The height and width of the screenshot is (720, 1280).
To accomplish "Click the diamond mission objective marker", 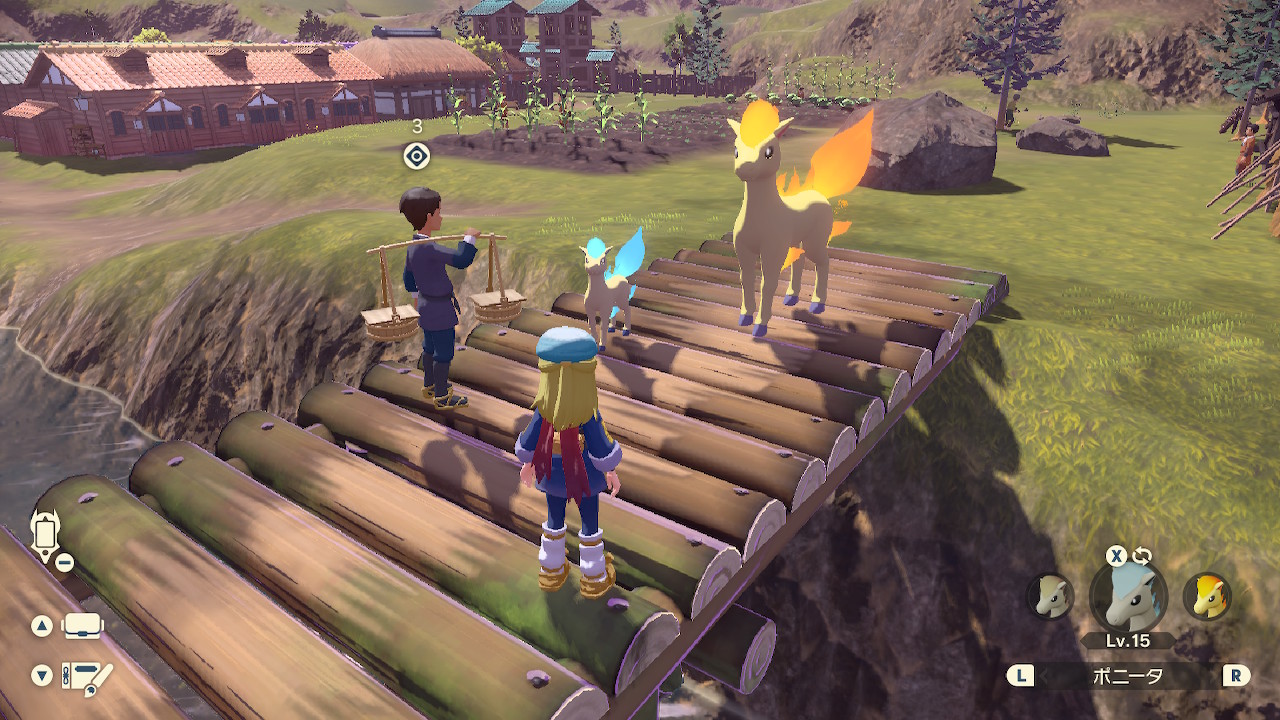I will (417, 154).
